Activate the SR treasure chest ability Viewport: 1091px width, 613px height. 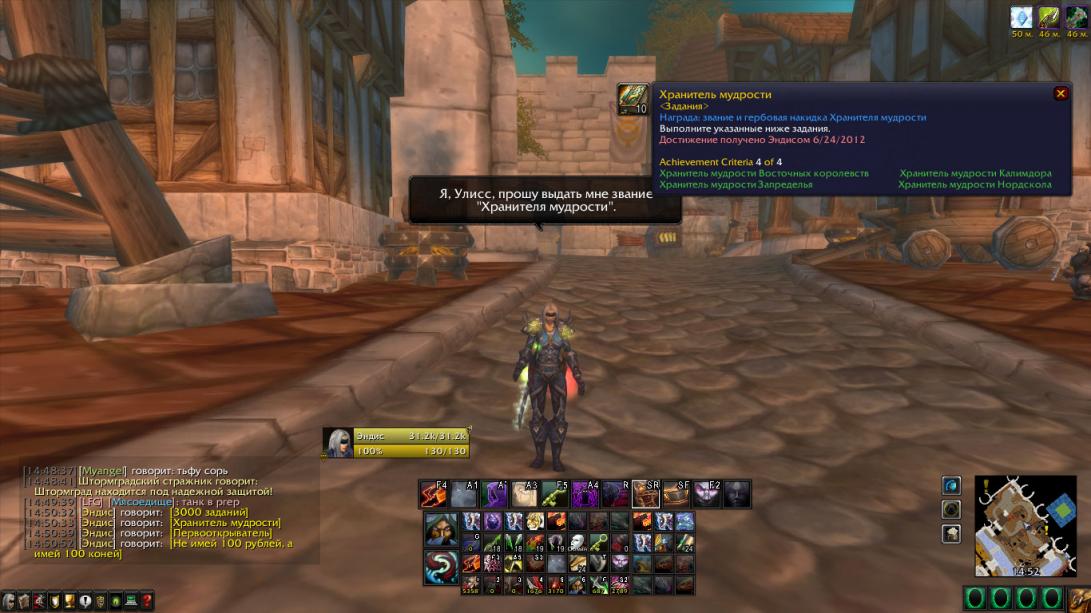coord(646,494)
